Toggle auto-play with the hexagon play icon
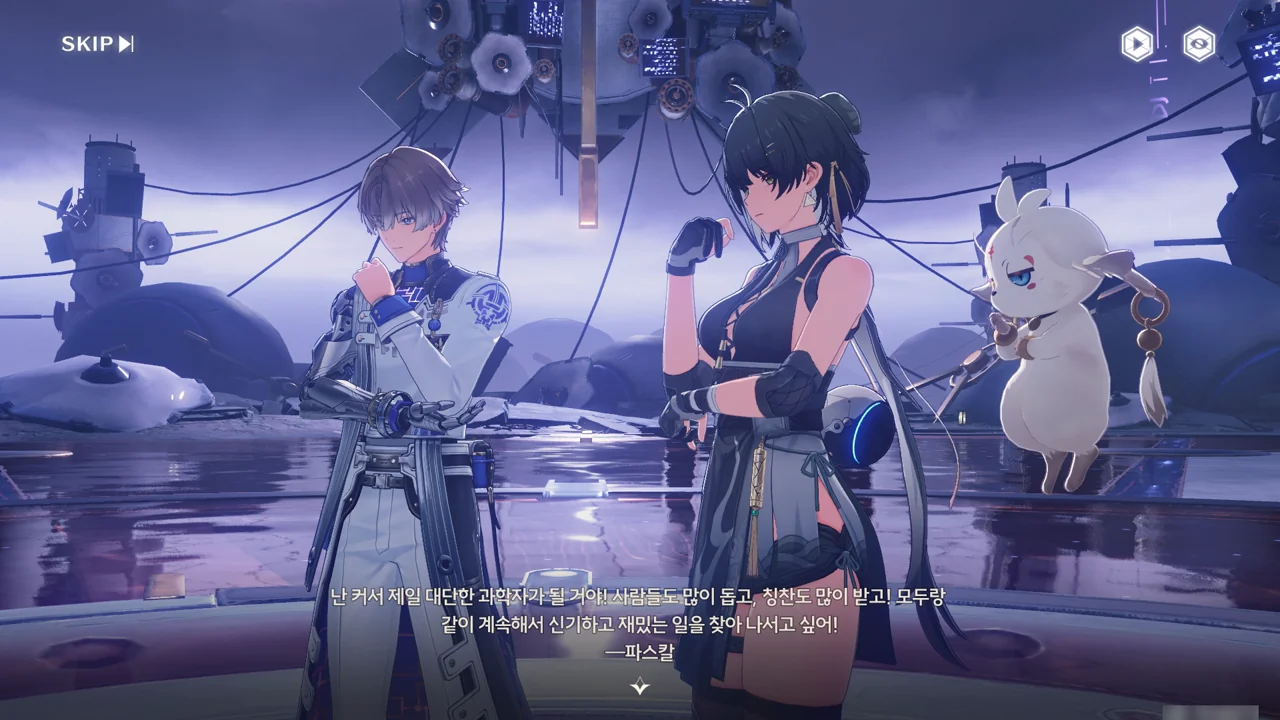 pyautogui.click(x=1136, y=44)
